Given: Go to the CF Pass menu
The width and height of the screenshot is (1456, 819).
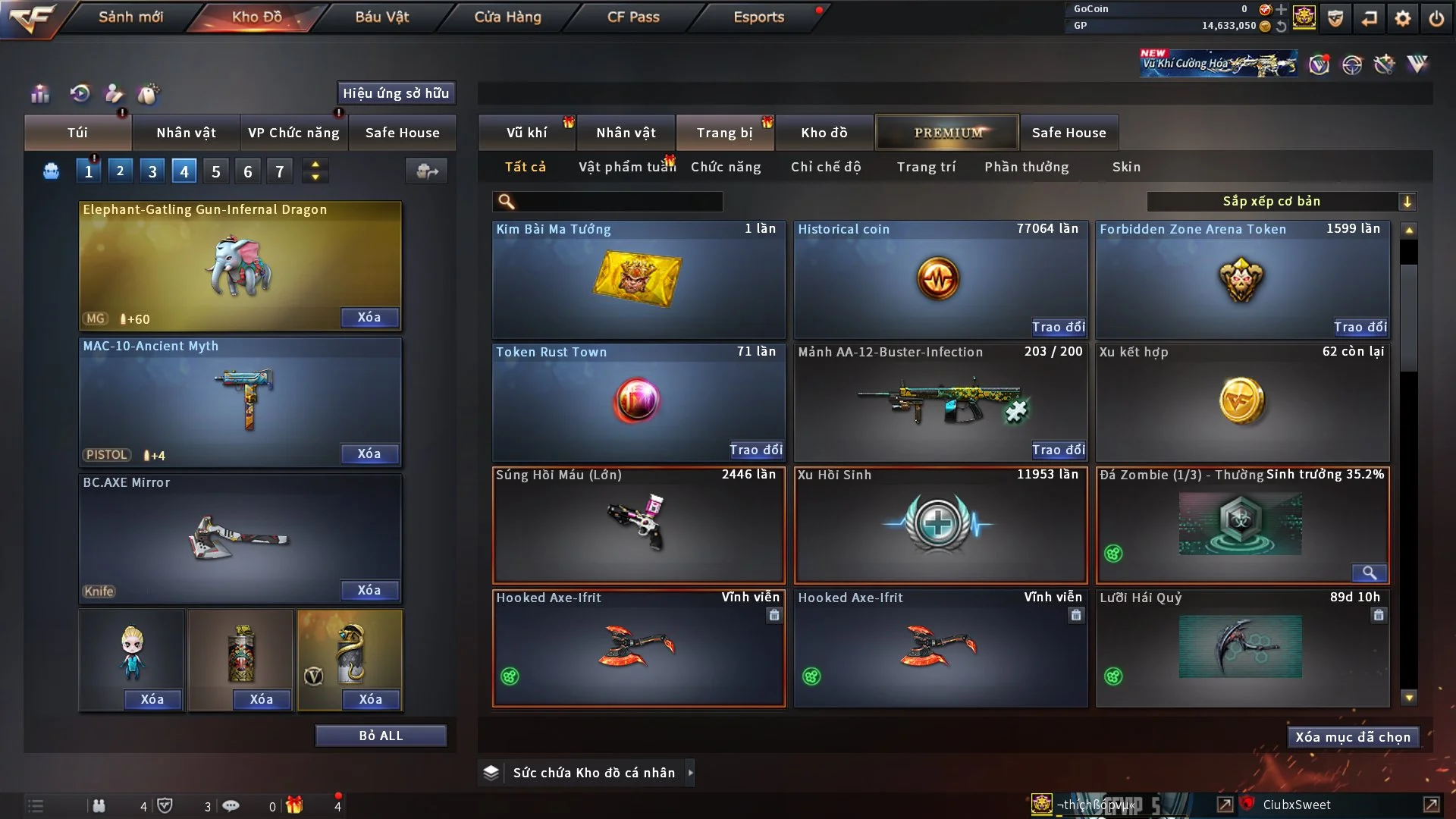Looking at the screenshot, I should (x=633, y=17).
